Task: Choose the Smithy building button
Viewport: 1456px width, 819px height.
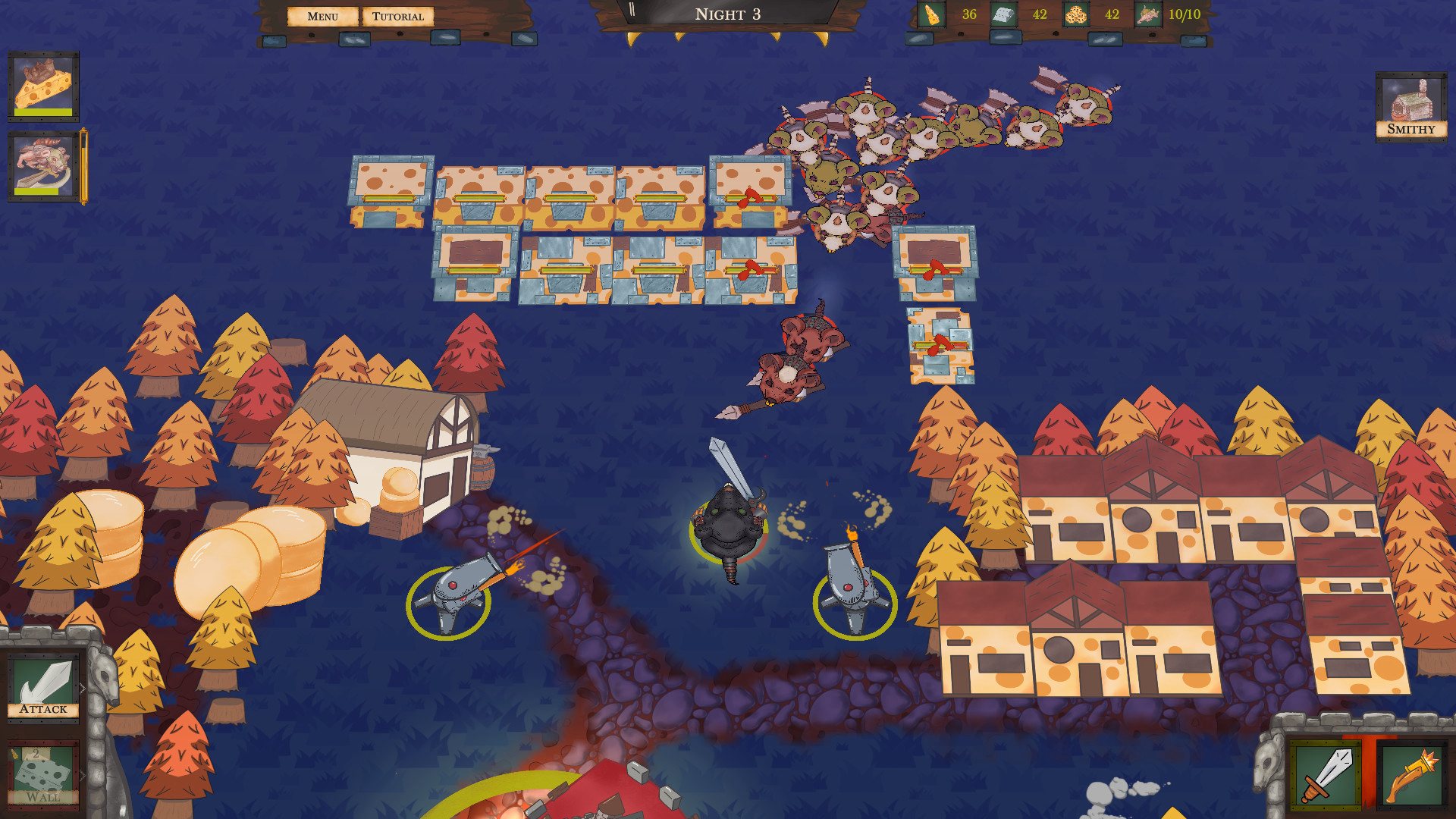Action: click(1410, 107)
